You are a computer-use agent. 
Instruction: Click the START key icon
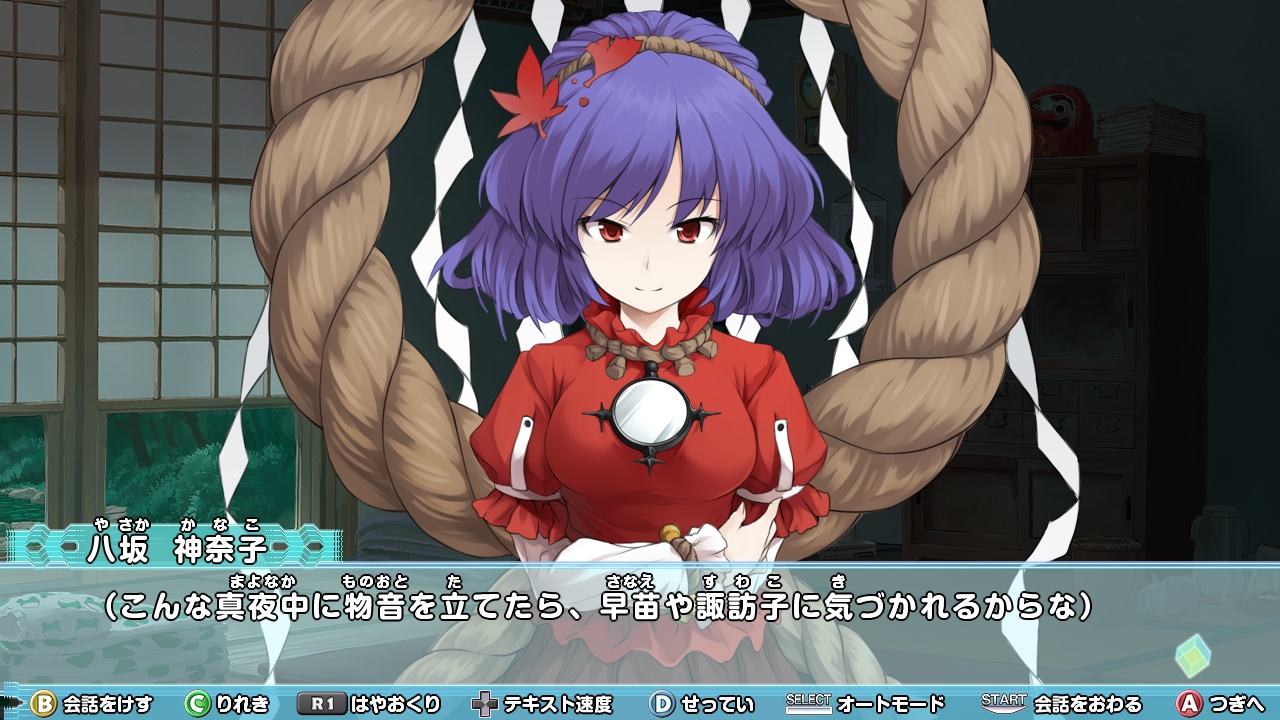pyautogui.click(x=1005, y=704)
